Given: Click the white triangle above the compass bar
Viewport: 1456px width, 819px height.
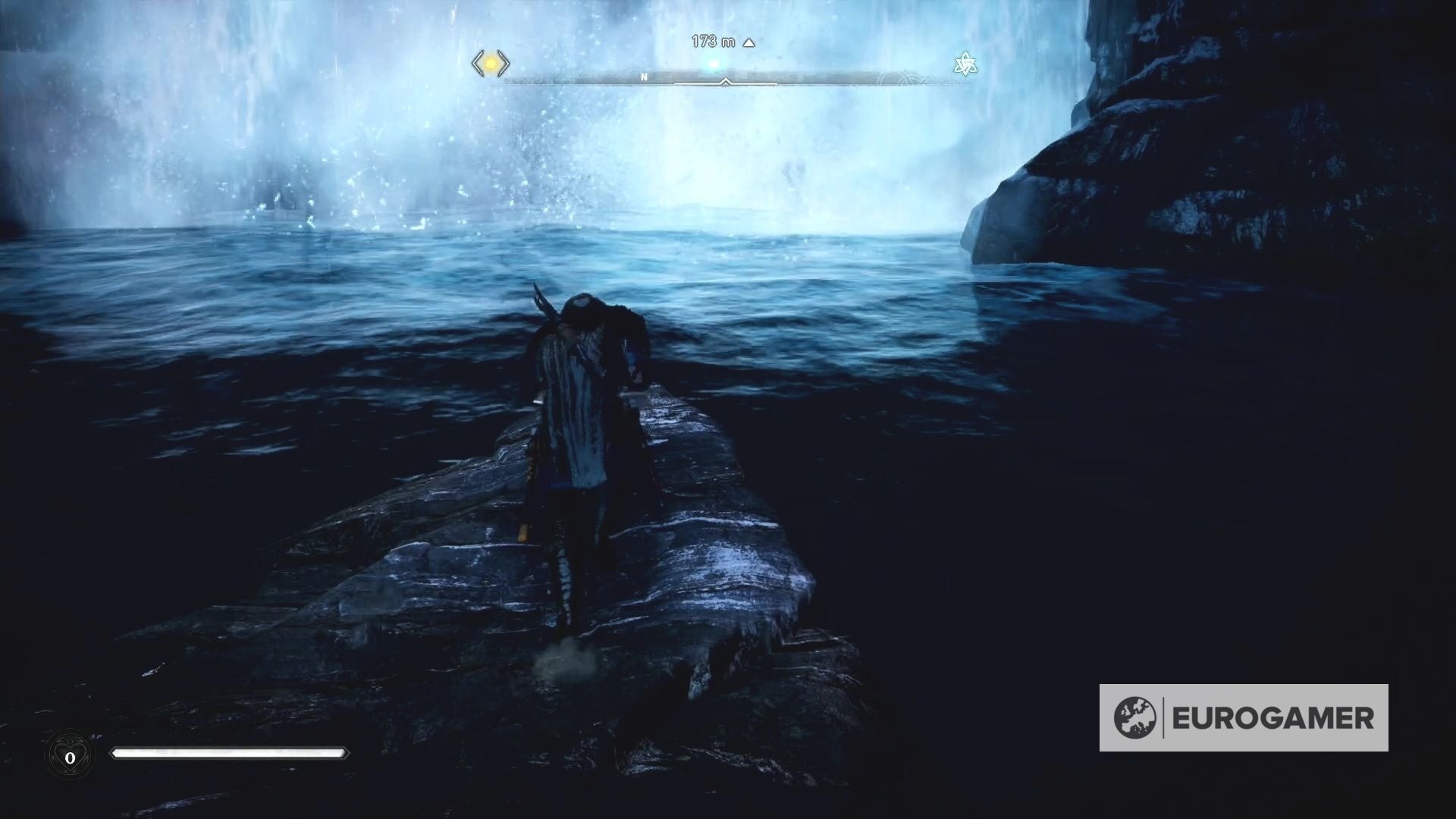Looking at the screenshot, I should [x=749, y=43].
